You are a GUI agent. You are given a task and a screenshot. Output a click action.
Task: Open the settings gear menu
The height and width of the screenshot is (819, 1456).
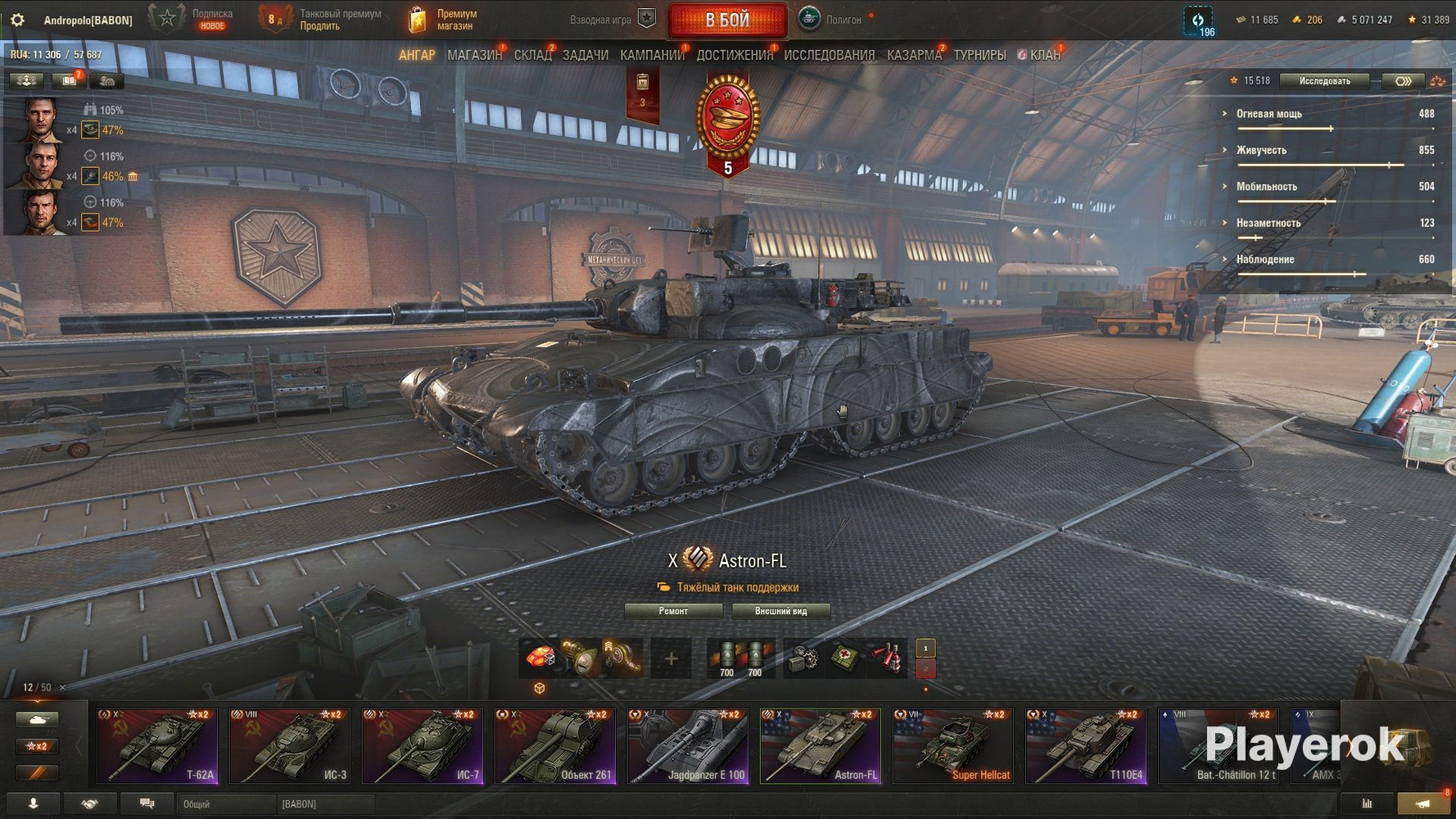(17, 20)
